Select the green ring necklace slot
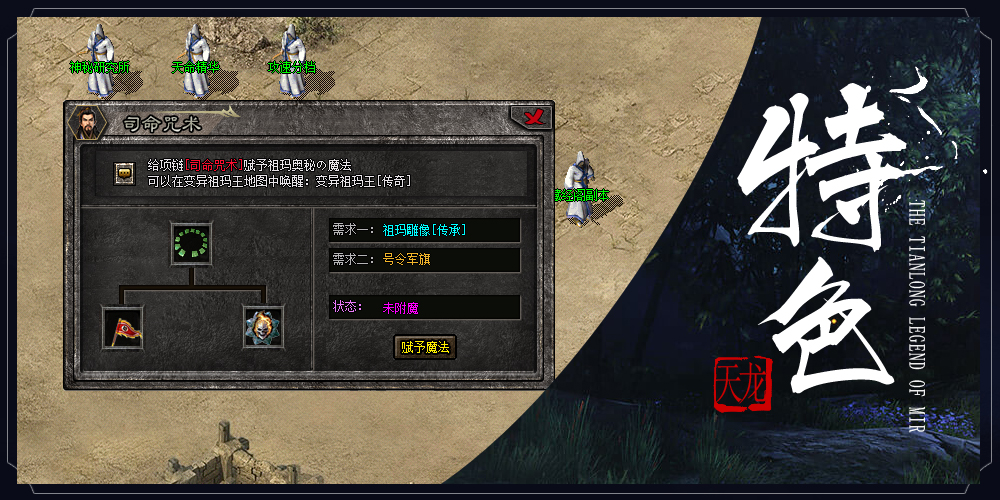Screen dimensions: 1000x500 pos(191,243)
